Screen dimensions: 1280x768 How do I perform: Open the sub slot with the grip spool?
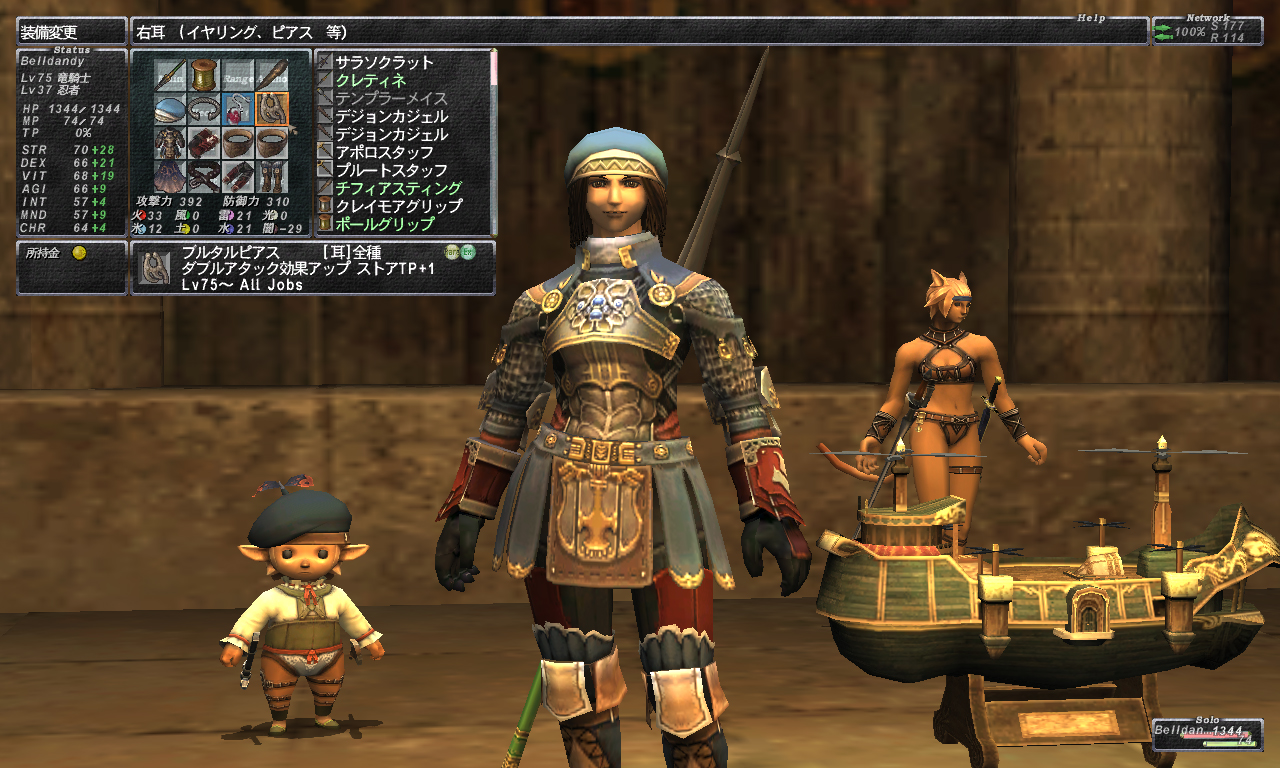(204, 73)
